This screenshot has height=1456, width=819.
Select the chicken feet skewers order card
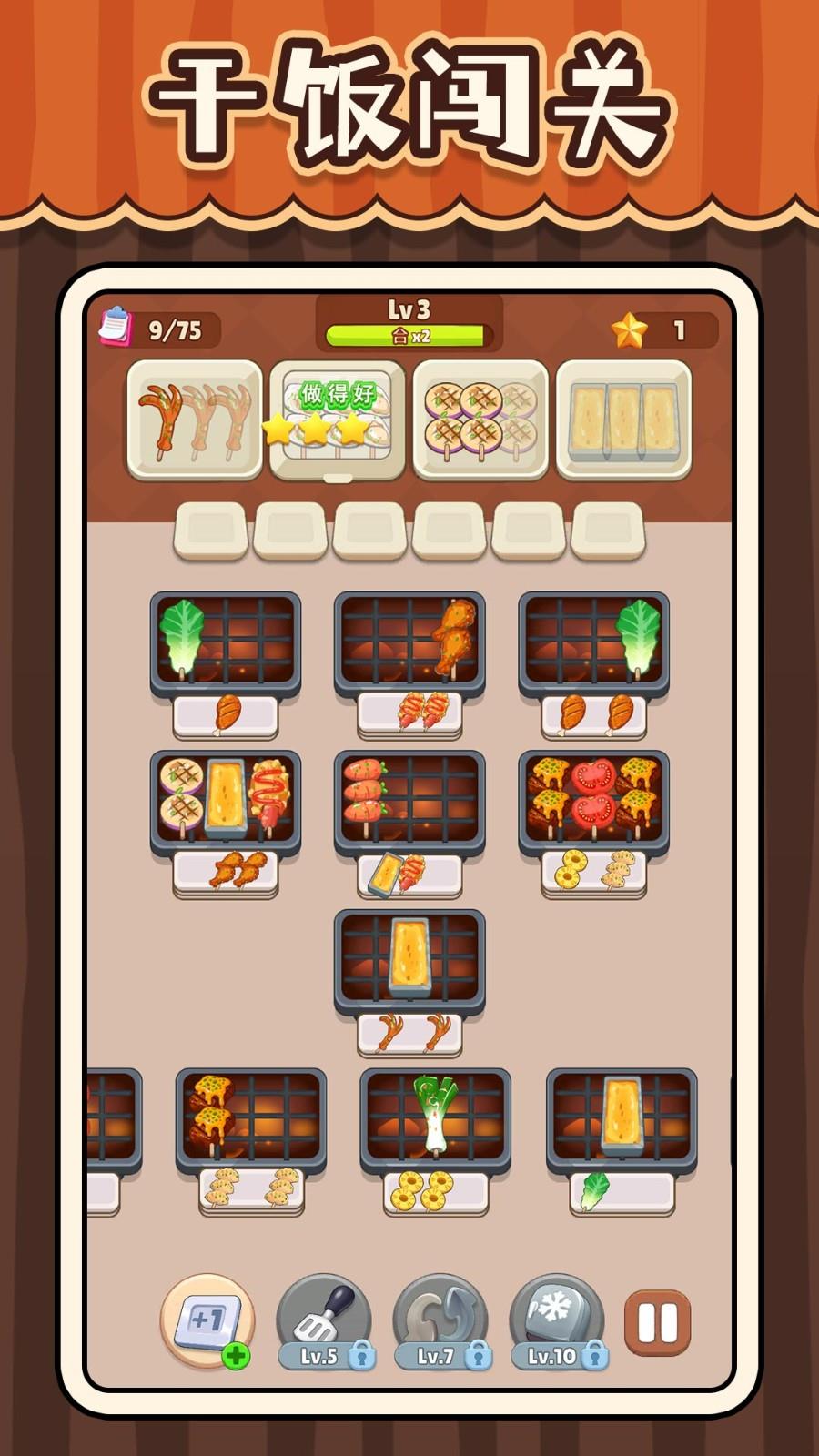(x=194, y=420)
